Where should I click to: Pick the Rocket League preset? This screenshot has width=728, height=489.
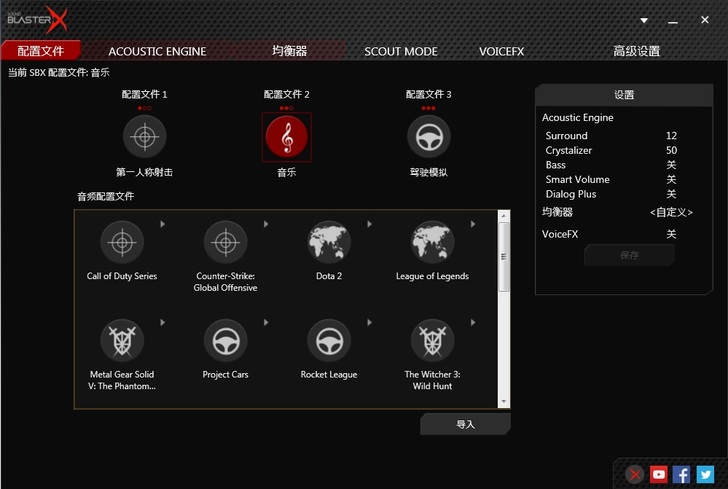329,341
